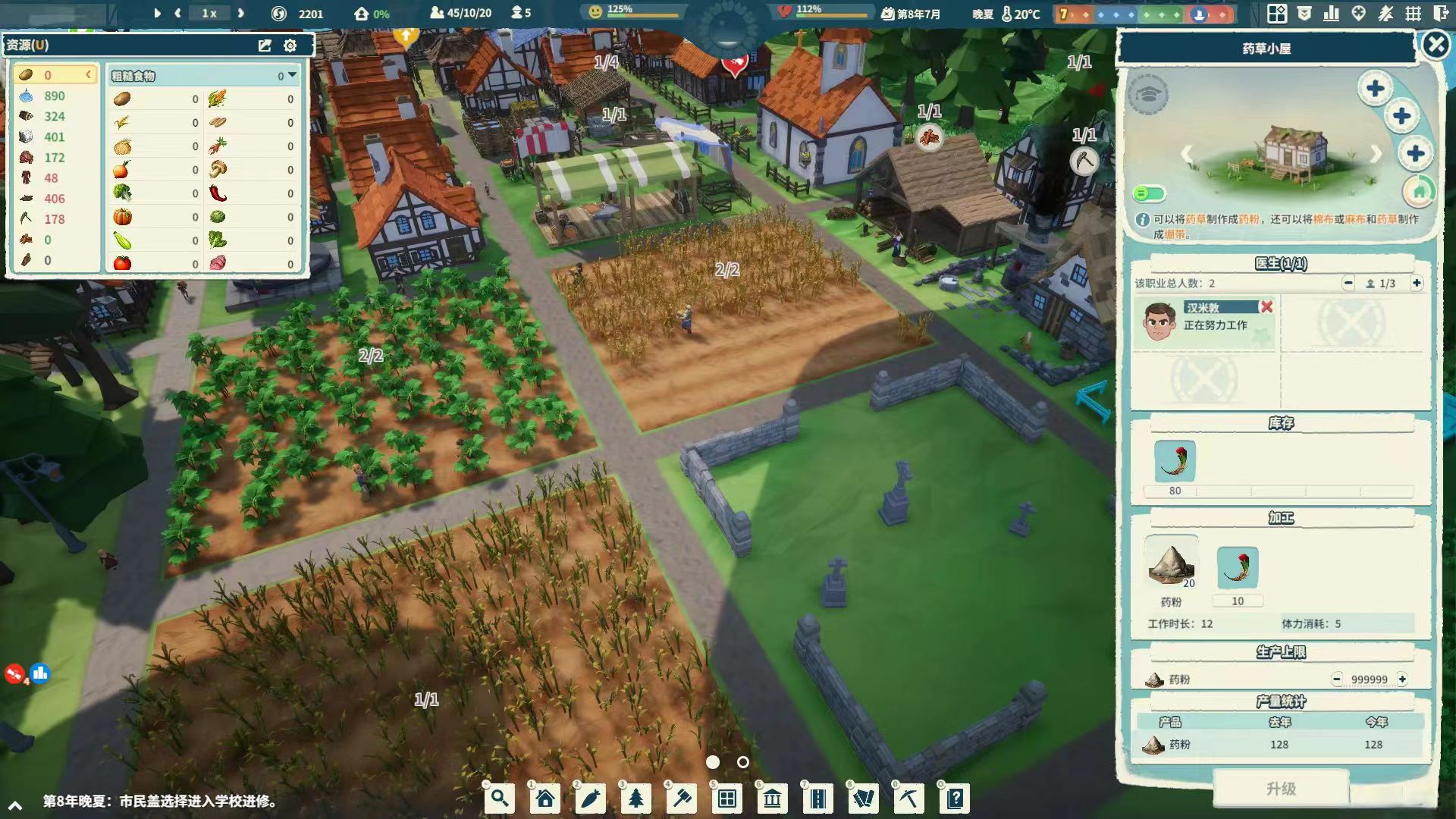Open the pine tree forestry category
The height and width of the screenshot is (819, 1456).
tap(636, 799)
